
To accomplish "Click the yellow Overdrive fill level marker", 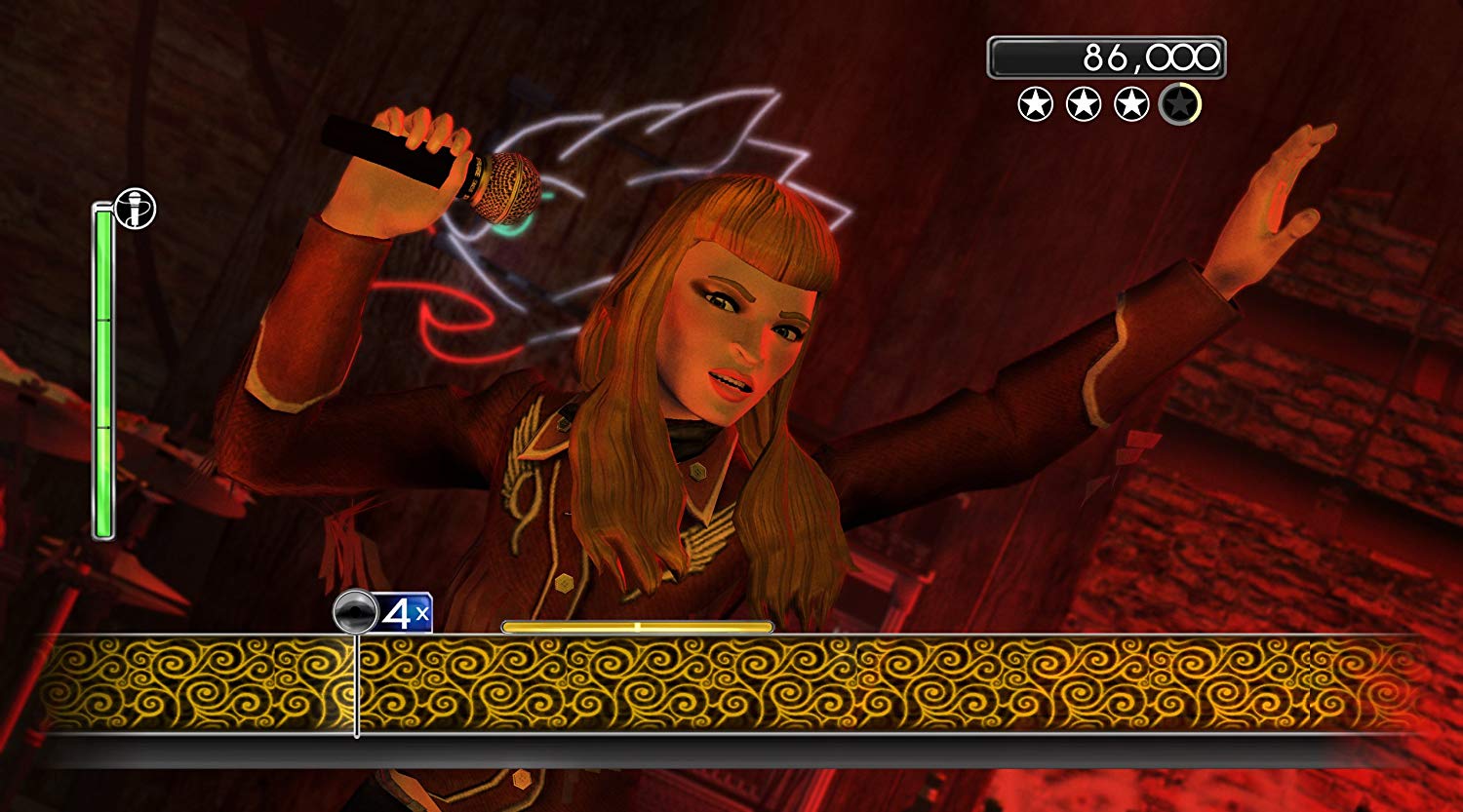I will [x=639, y=627].
